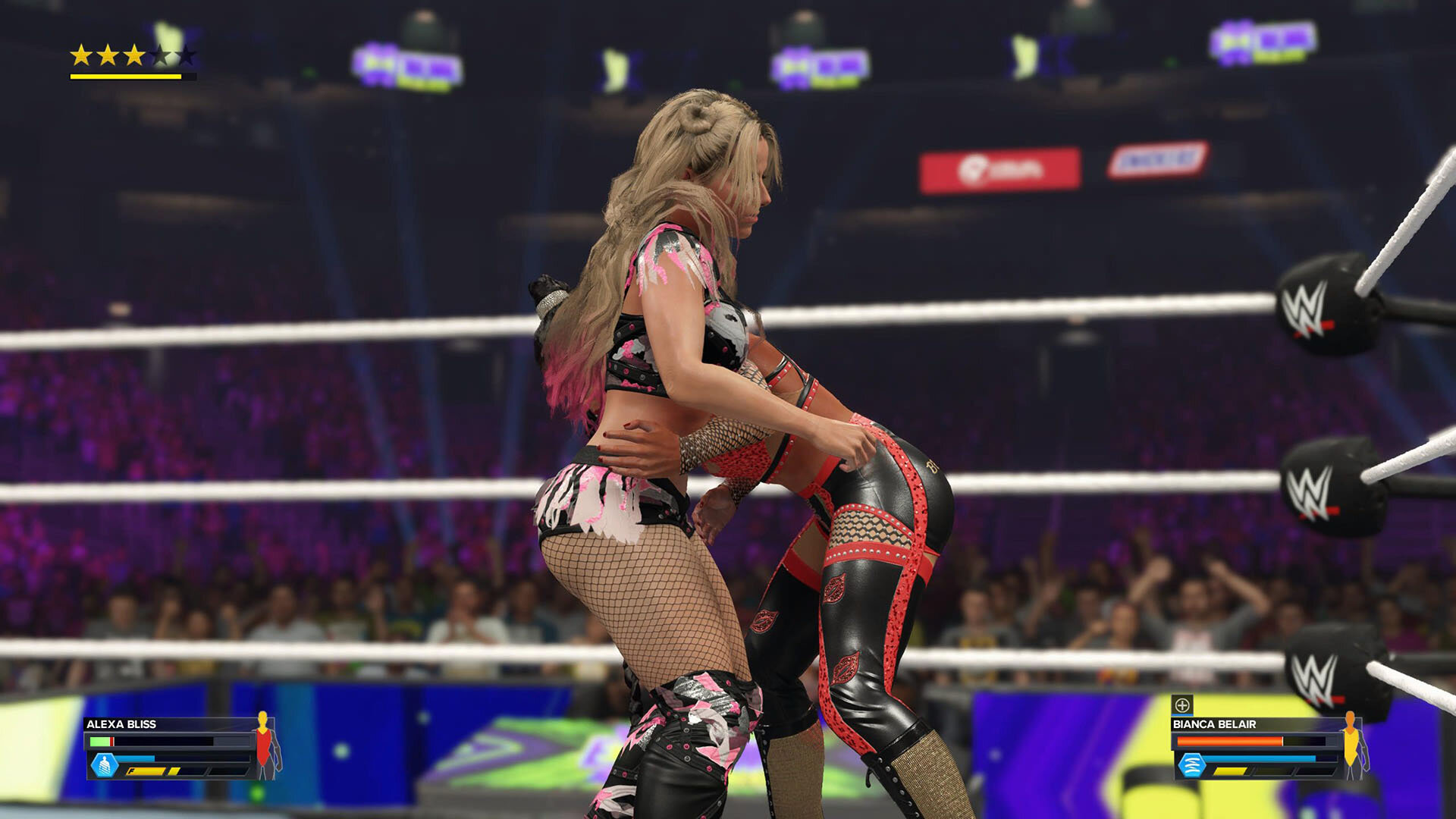Click Bianca Belair's blue hexagon payback icon

(1191, 765)
